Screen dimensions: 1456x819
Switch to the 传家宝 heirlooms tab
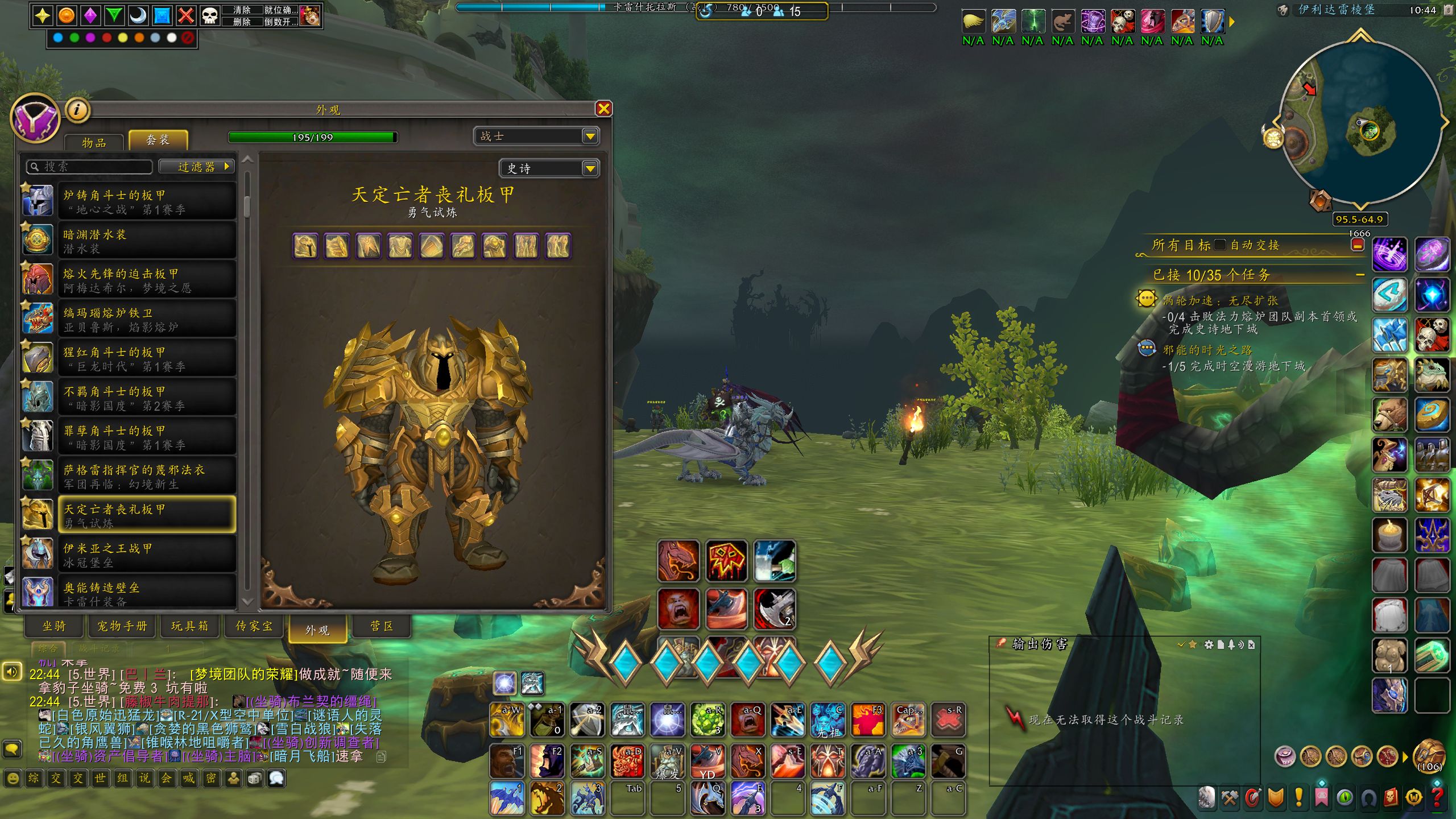tap(254, 626)
